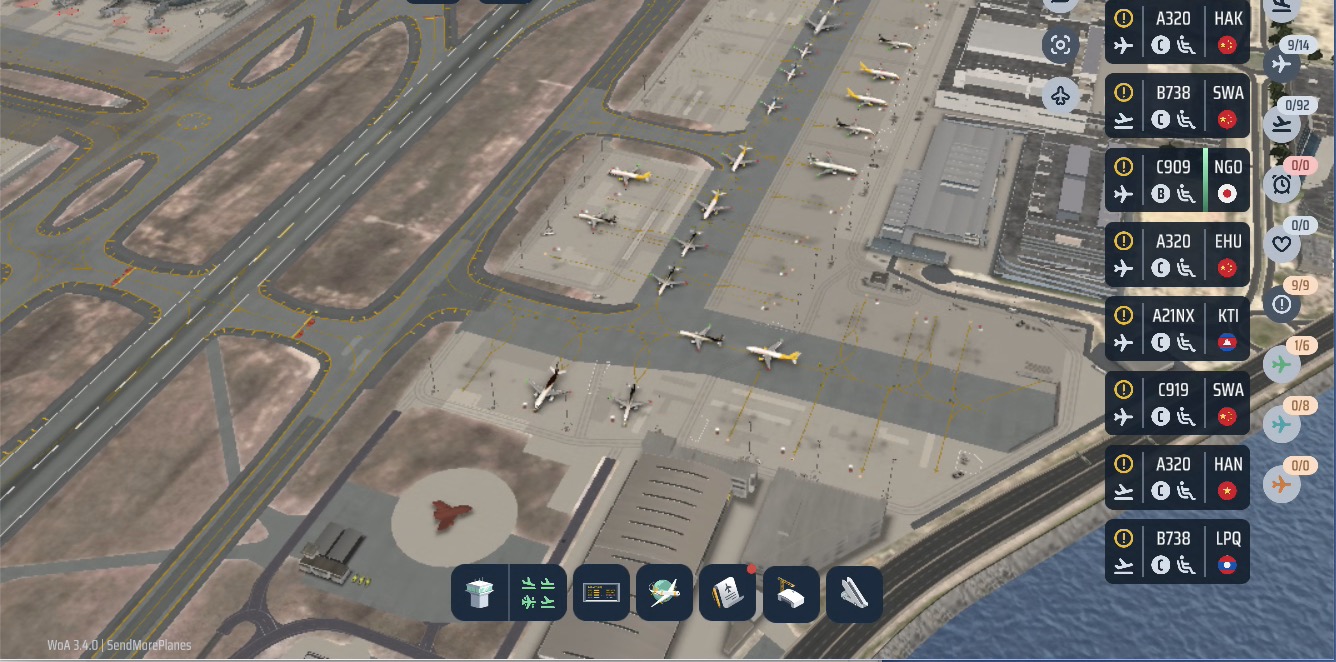The height and width of the screenshot is (662, 1336).
Task: Select the C909 flight to NGO
Action: pos(1177,180)
